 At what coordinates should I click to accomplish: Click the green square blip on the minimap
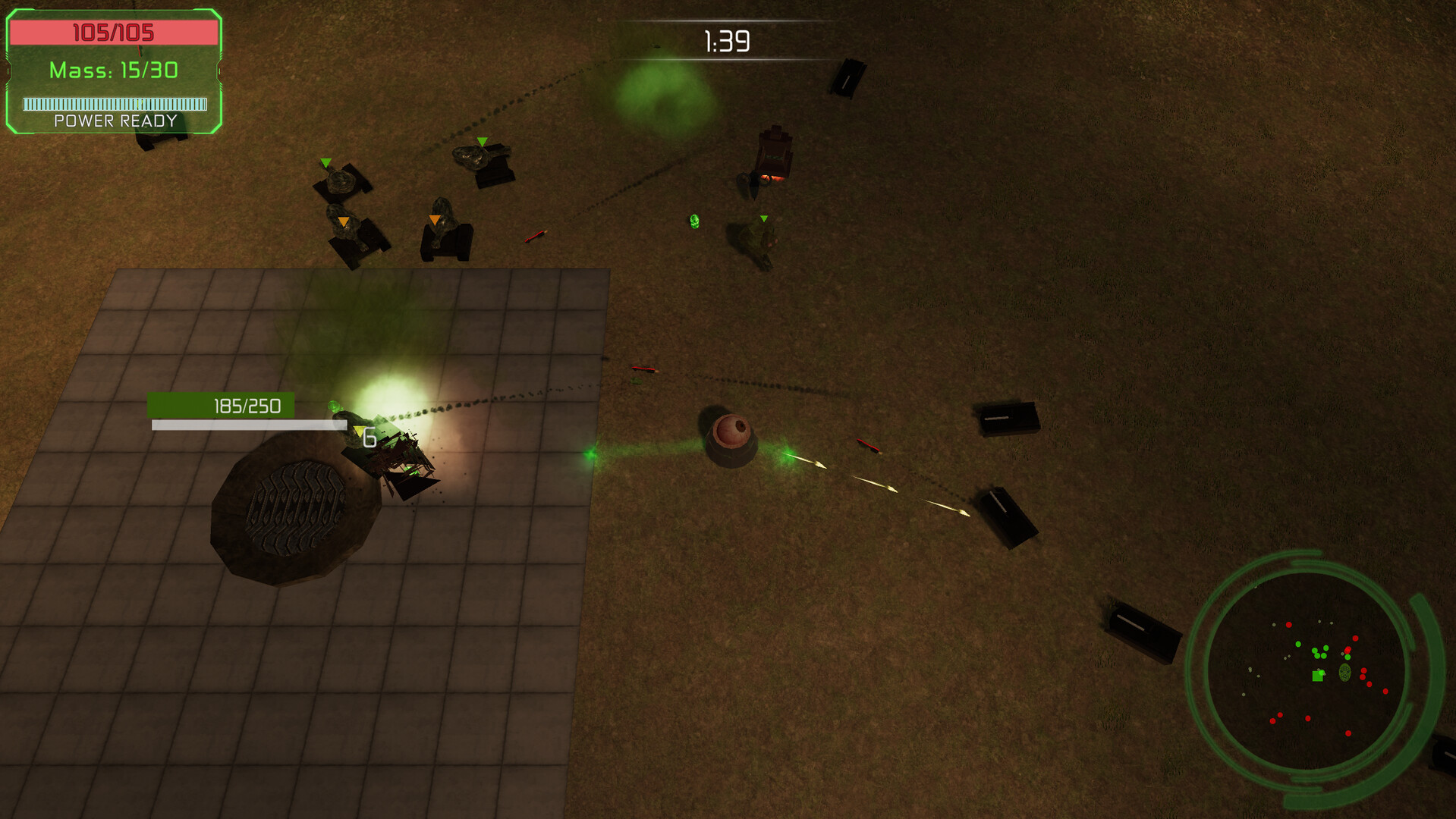point(1316,676)
